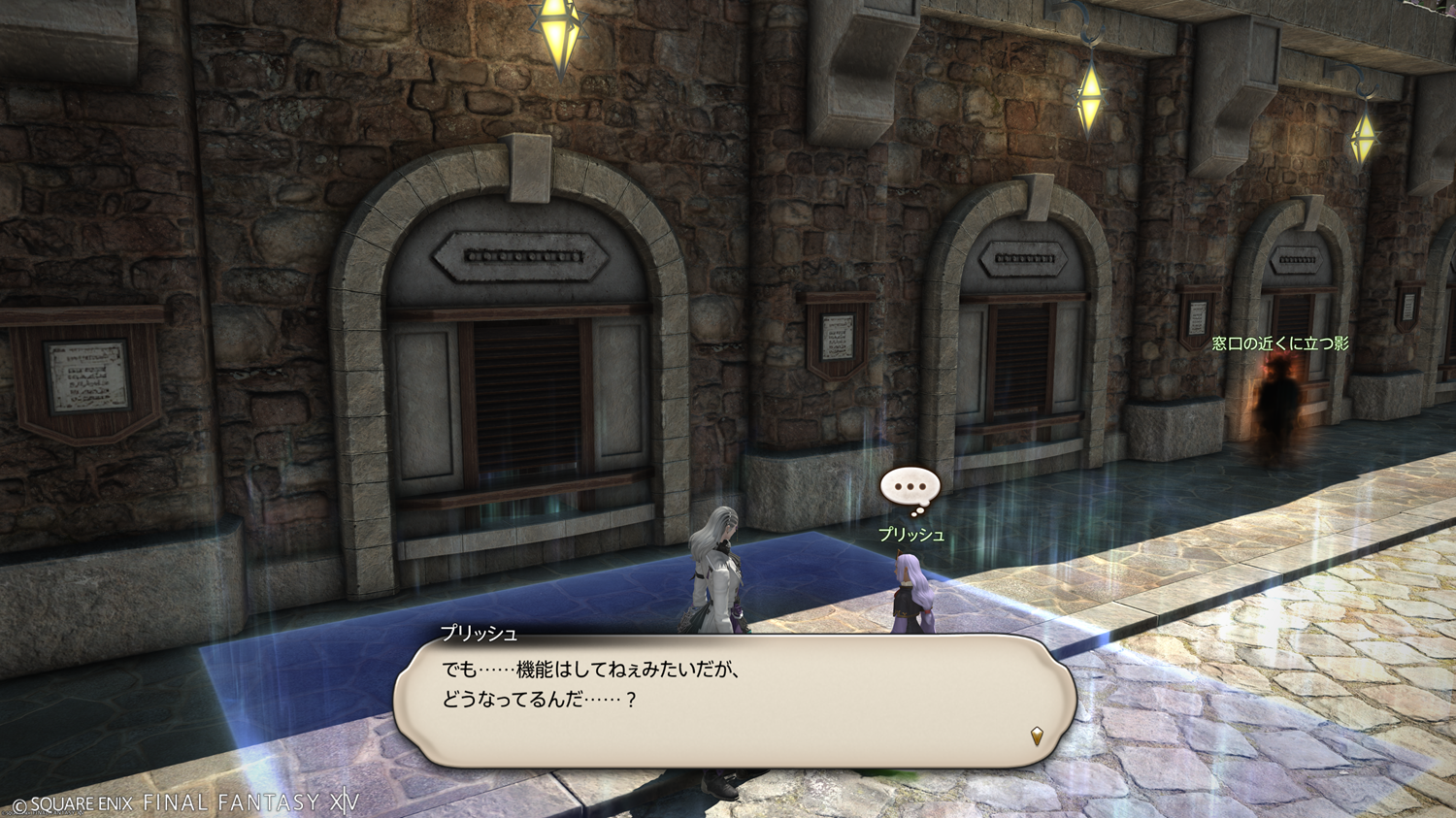Click the gold dialogue advance arrow
Image resolution: width=1456 pixels, height=818 pixels.
1037,736
